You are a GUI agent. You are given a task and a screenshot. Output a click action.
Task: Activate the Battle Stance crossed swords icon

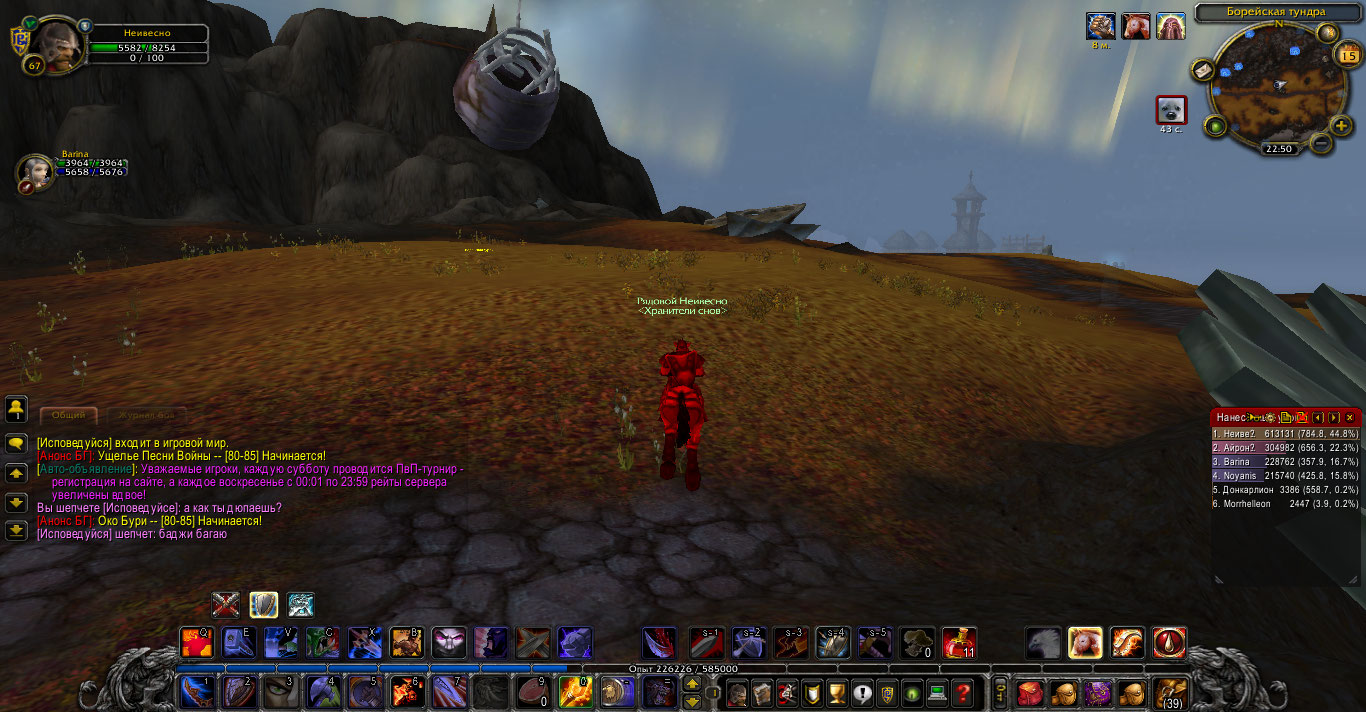226,605
